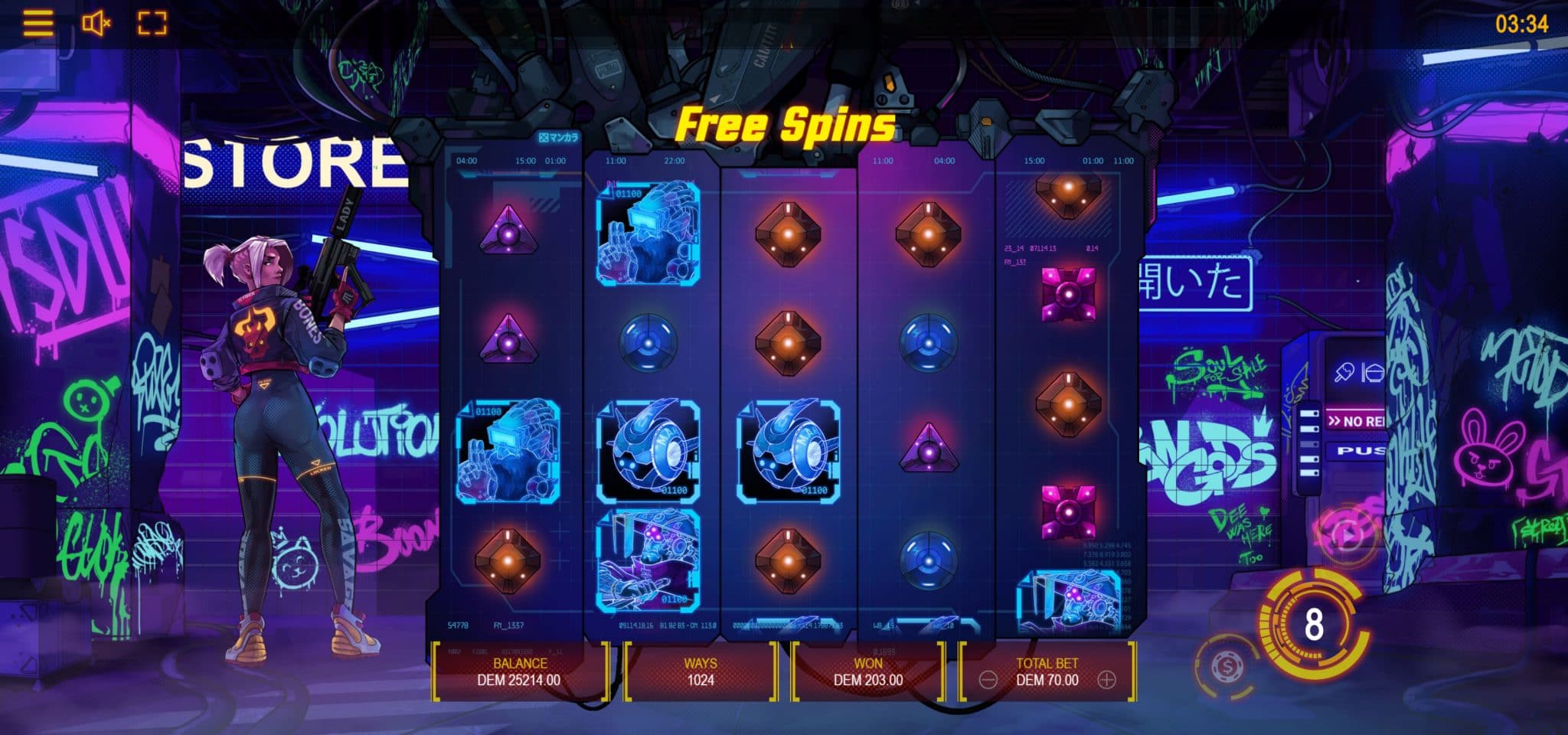Click the spin button showing 8 free spins
Image resolution: width=1568 pixels, height=735 pixels.
(1314, 625)
